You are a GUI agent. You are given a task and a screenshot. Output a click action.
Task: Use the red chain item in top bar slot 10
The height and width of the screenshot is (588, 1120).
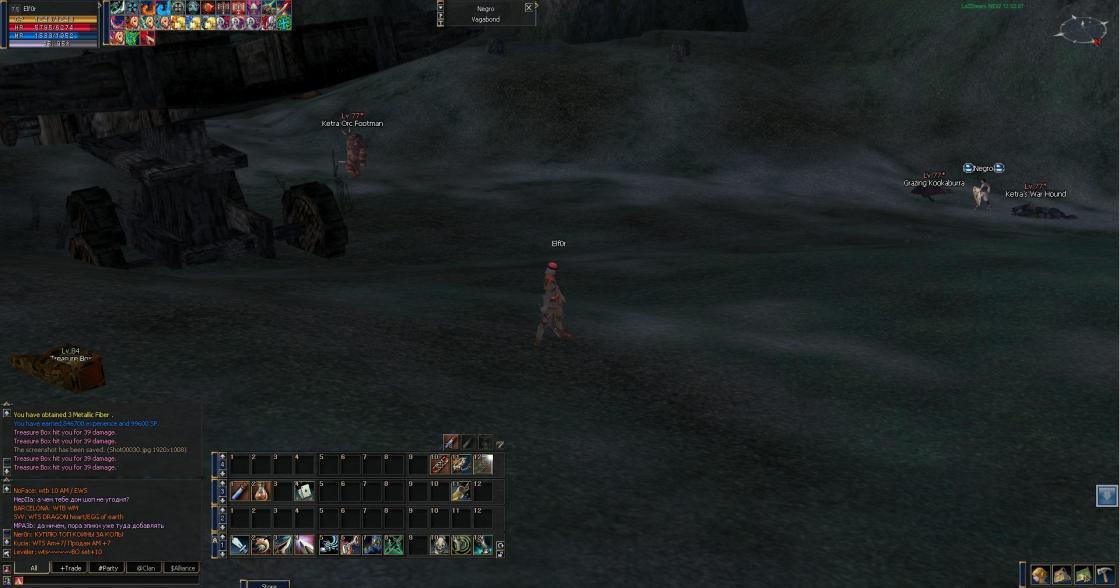[x=439, y=464]
